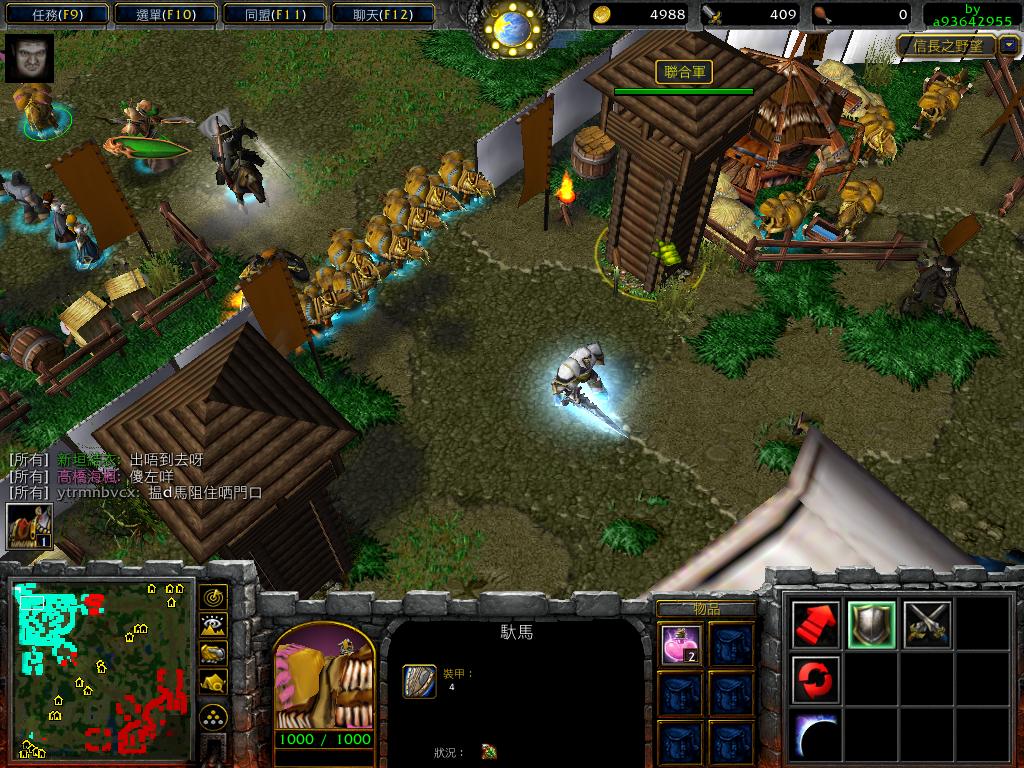Choose the crossed swords Attack command

click(927, 625)
